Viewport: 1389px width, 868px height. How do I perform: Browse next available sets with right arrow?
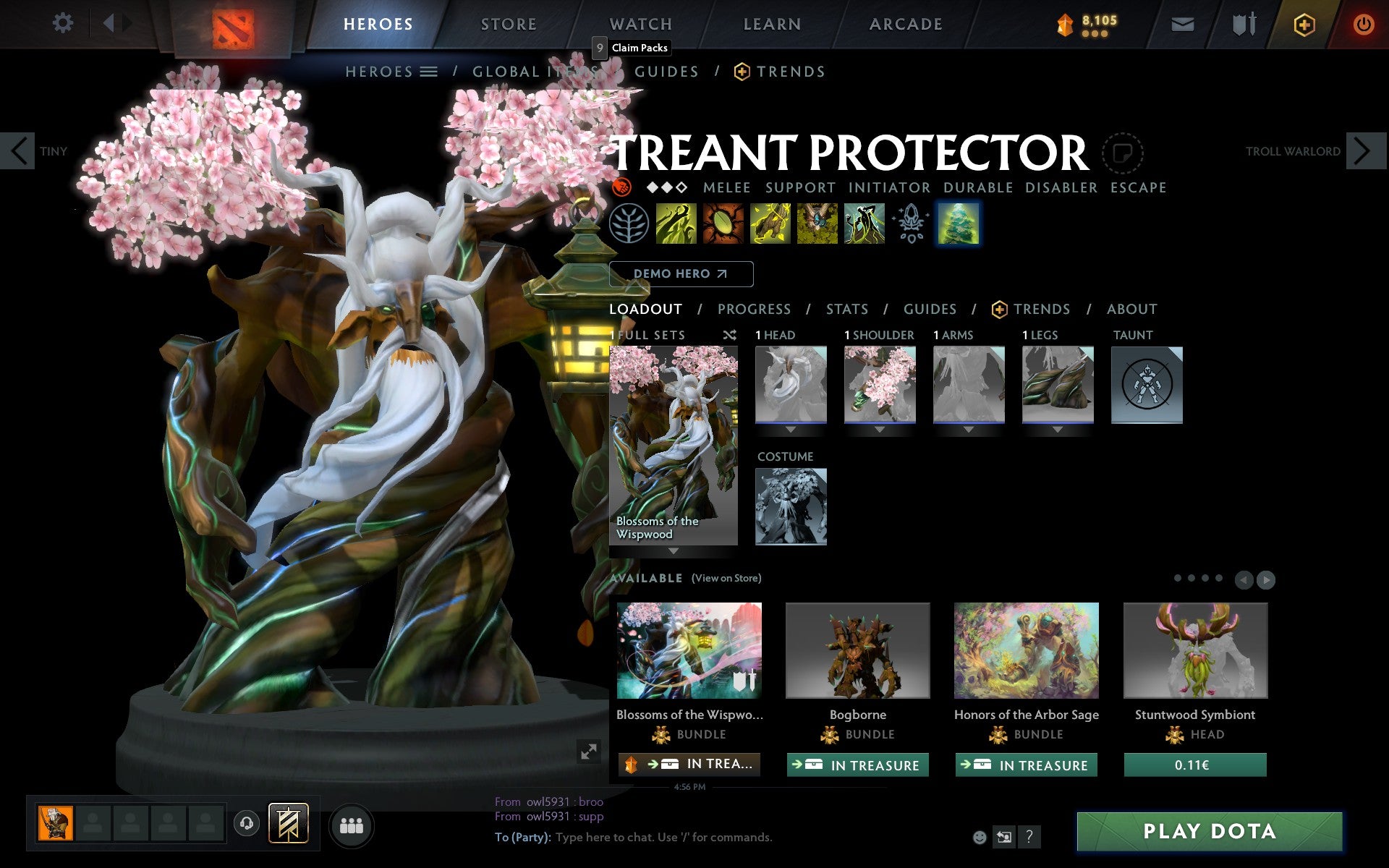tap(1265, 579)
